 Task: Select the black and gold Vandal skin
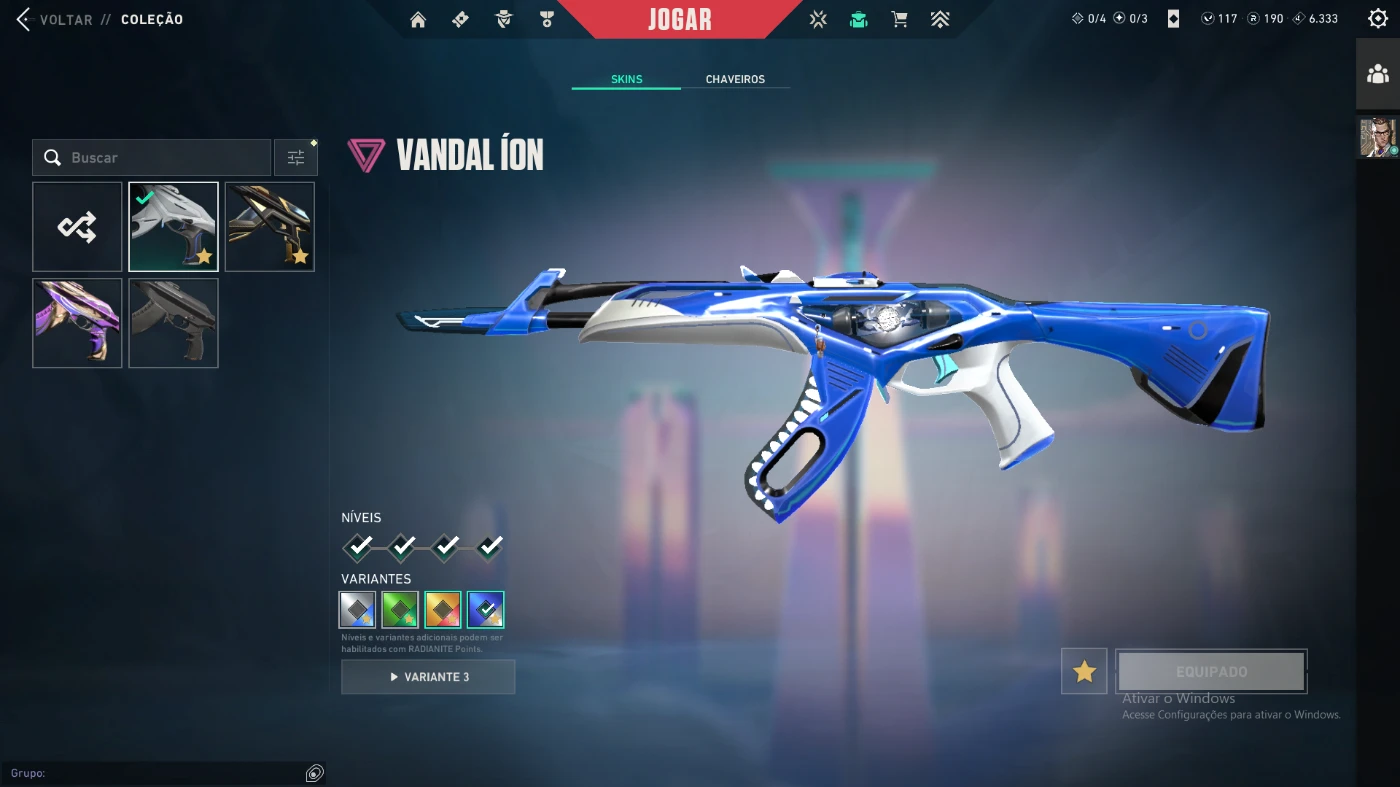pos(270,227)
